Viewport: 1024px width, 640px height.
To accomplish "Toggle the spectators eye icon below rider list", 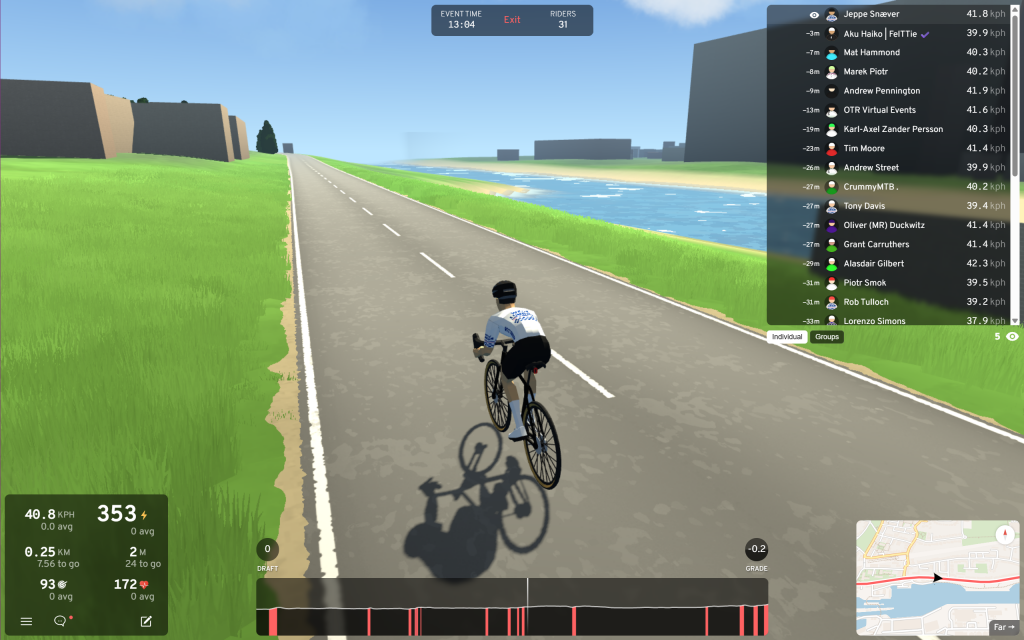I will click(x=1013, y=337).
